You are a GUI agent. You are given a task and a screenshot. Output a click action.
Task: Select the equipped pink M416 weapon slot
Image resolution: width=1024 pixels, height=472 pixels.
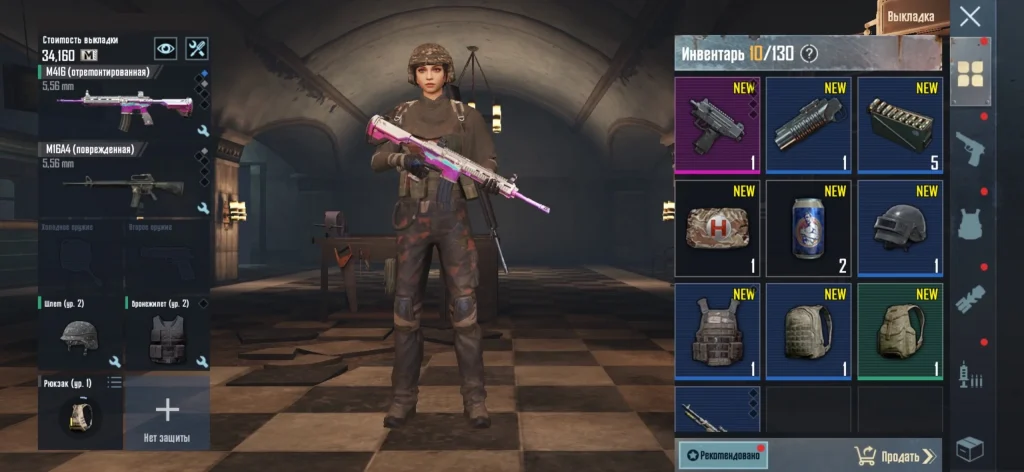(124, 103)
